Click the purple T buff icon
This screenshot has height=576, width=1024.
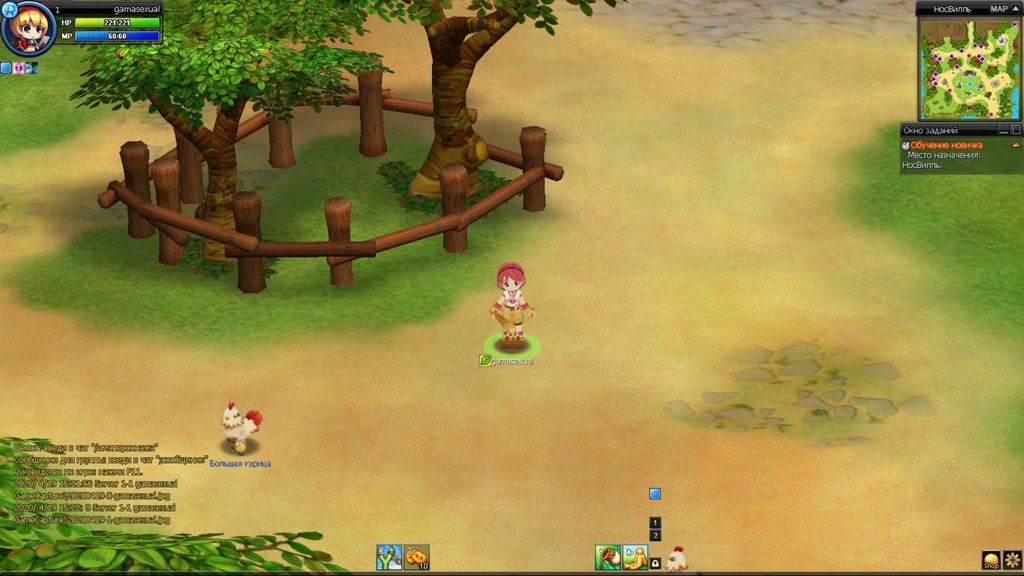click(18, 68)
